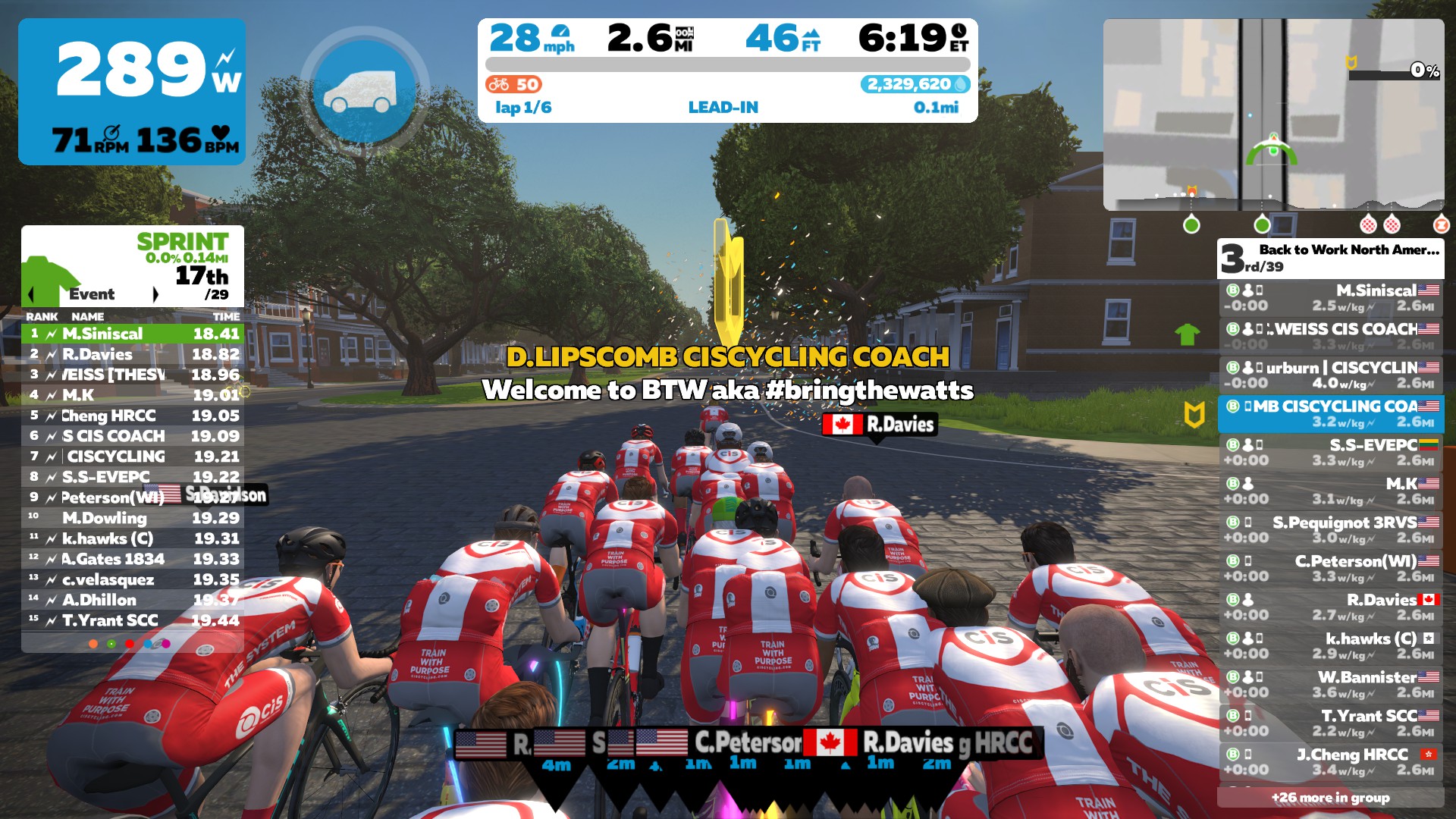Image resolution: width=1456 pixels, height=819 pixels.
Task: Activate the draft van power-up
Action: [x=365, y=92]
